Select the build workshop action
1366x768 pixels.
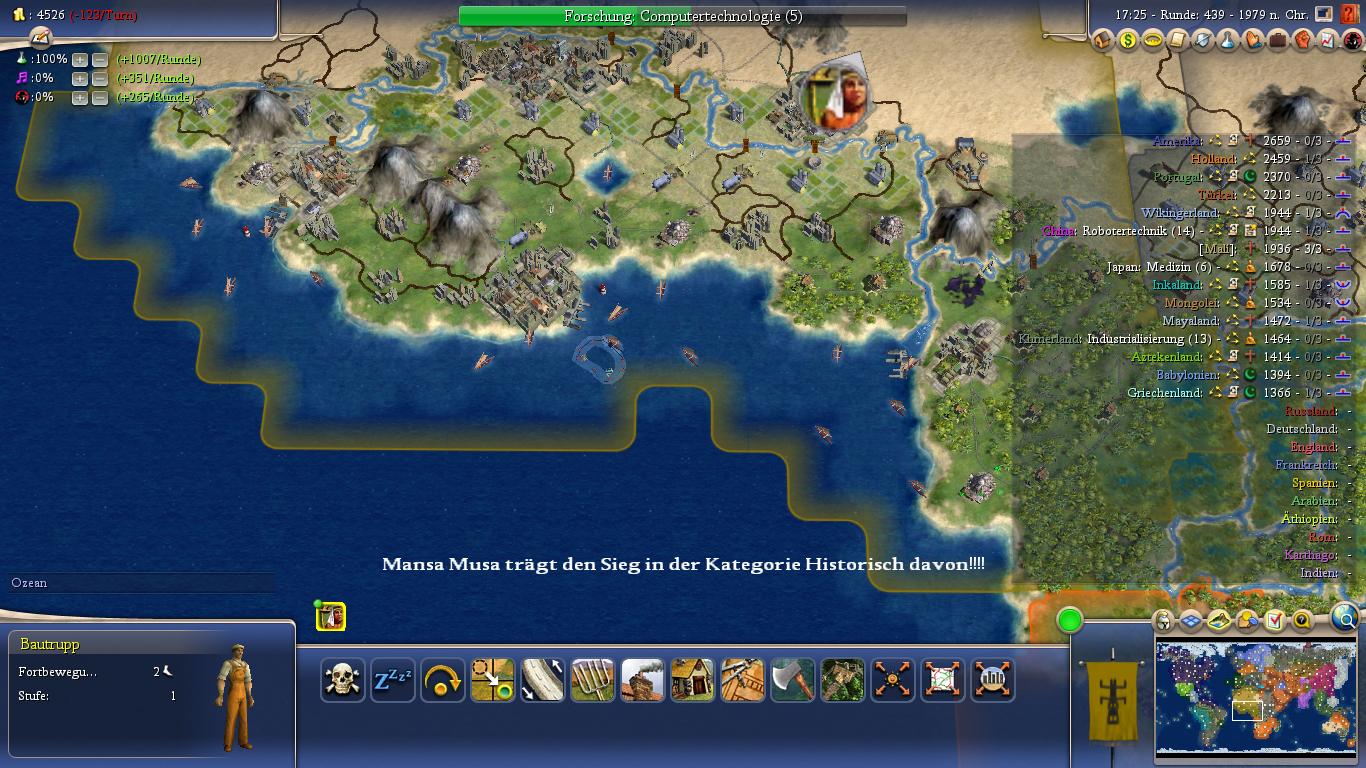point(643,681)
